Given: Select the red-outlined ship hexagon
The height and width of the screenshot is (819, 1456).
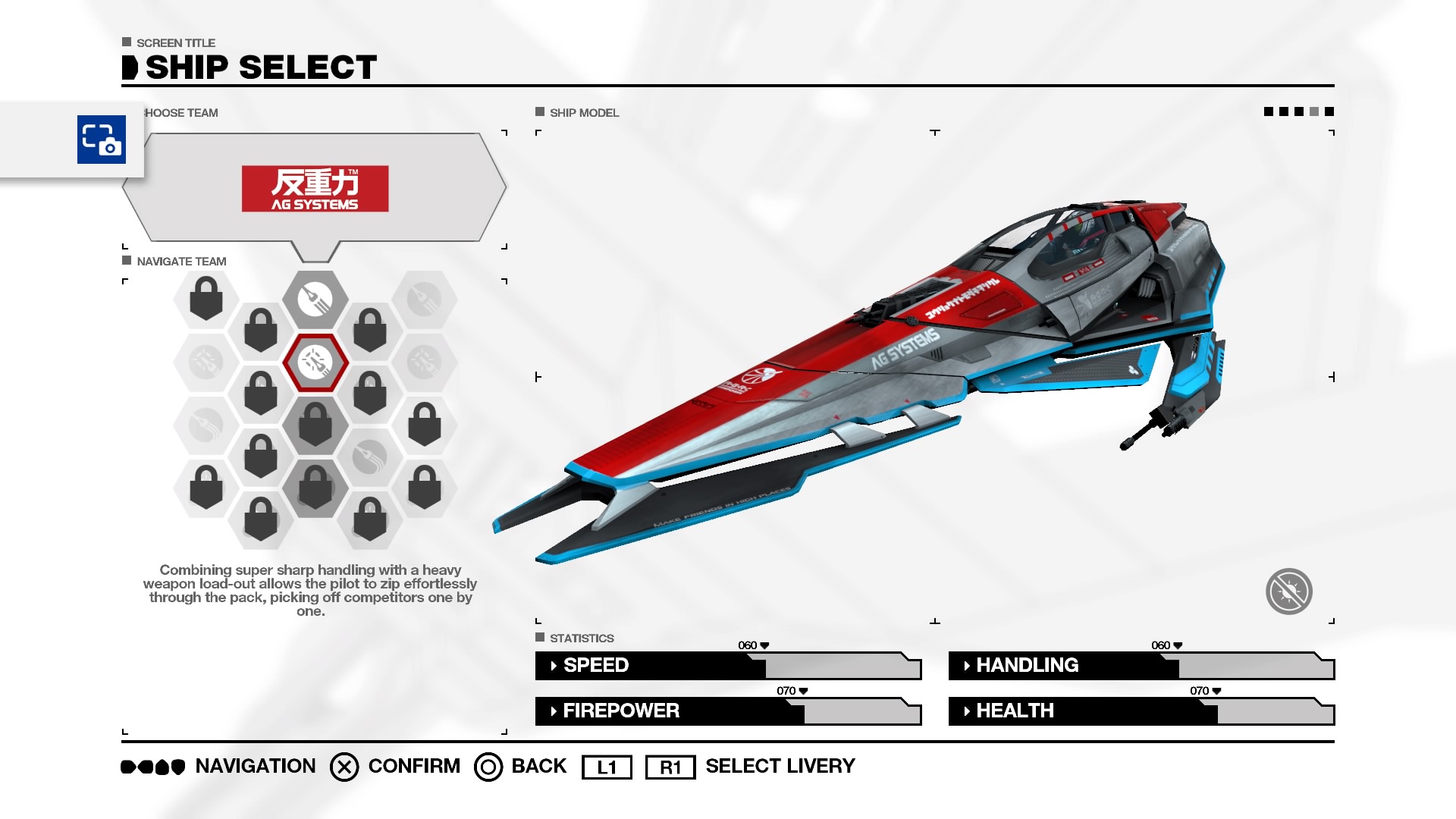Looking at the screenshot, I should click(x=315, y=362).
